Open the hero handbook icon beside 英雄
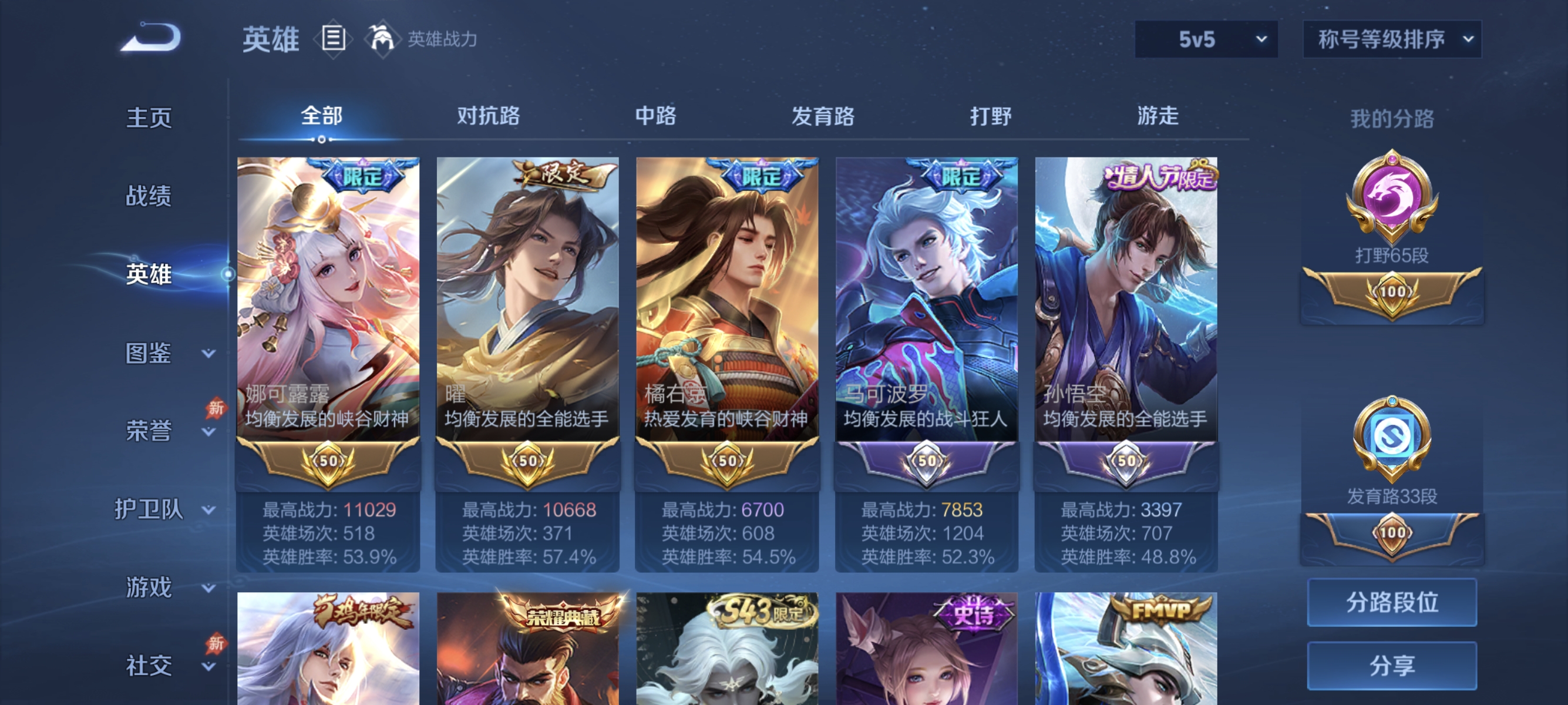 pyautogui.click(x=334, y=38)
